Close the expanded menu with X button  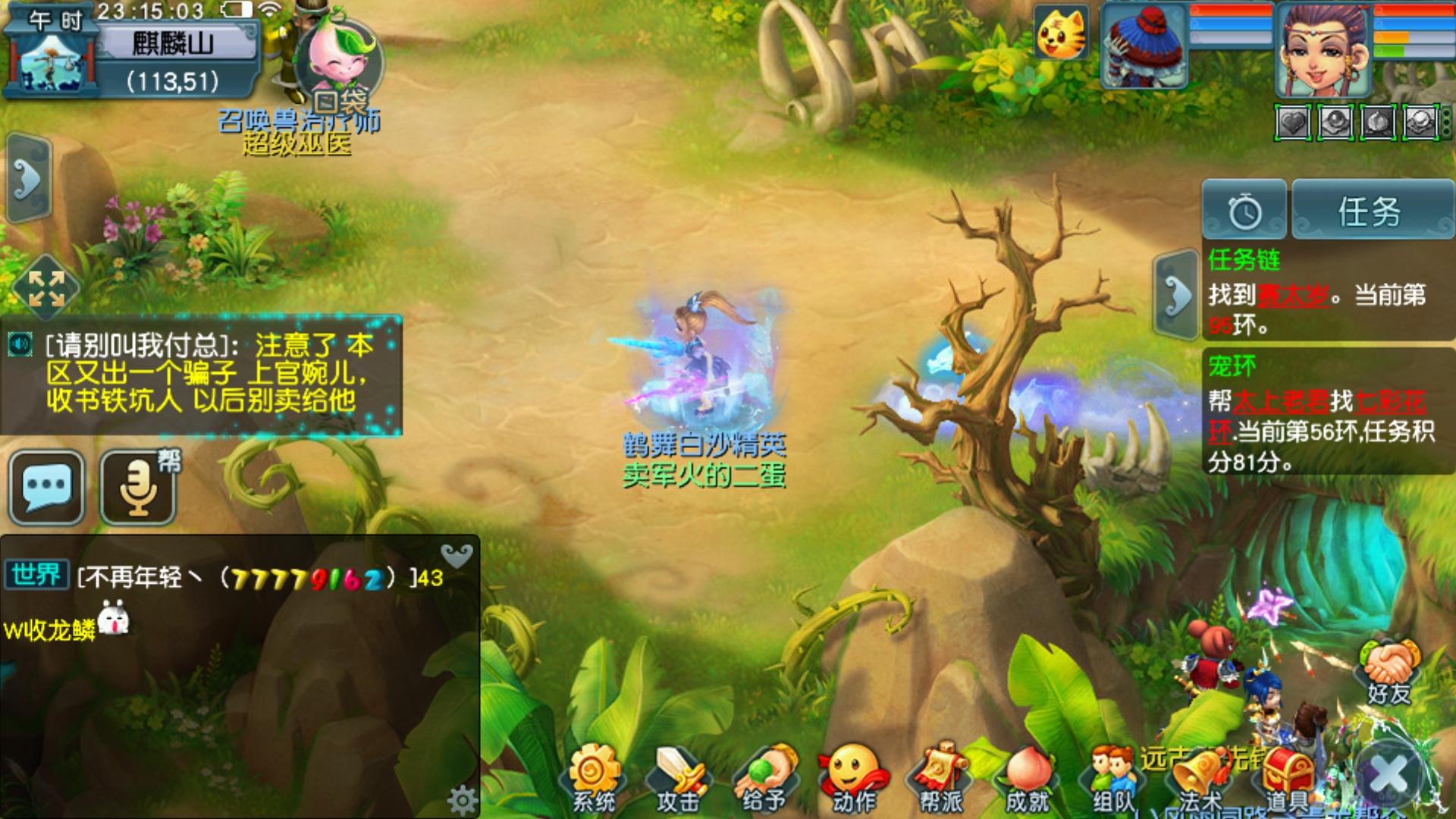(x=1389, y=775)
